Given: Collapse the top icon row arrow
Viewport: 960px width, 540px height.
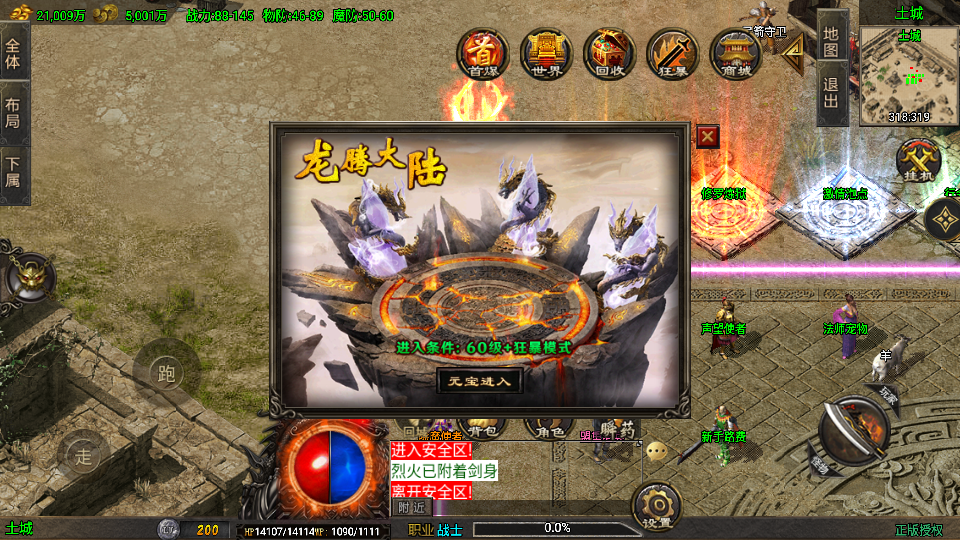Looking at the screenshot, I should coord(793,53).
